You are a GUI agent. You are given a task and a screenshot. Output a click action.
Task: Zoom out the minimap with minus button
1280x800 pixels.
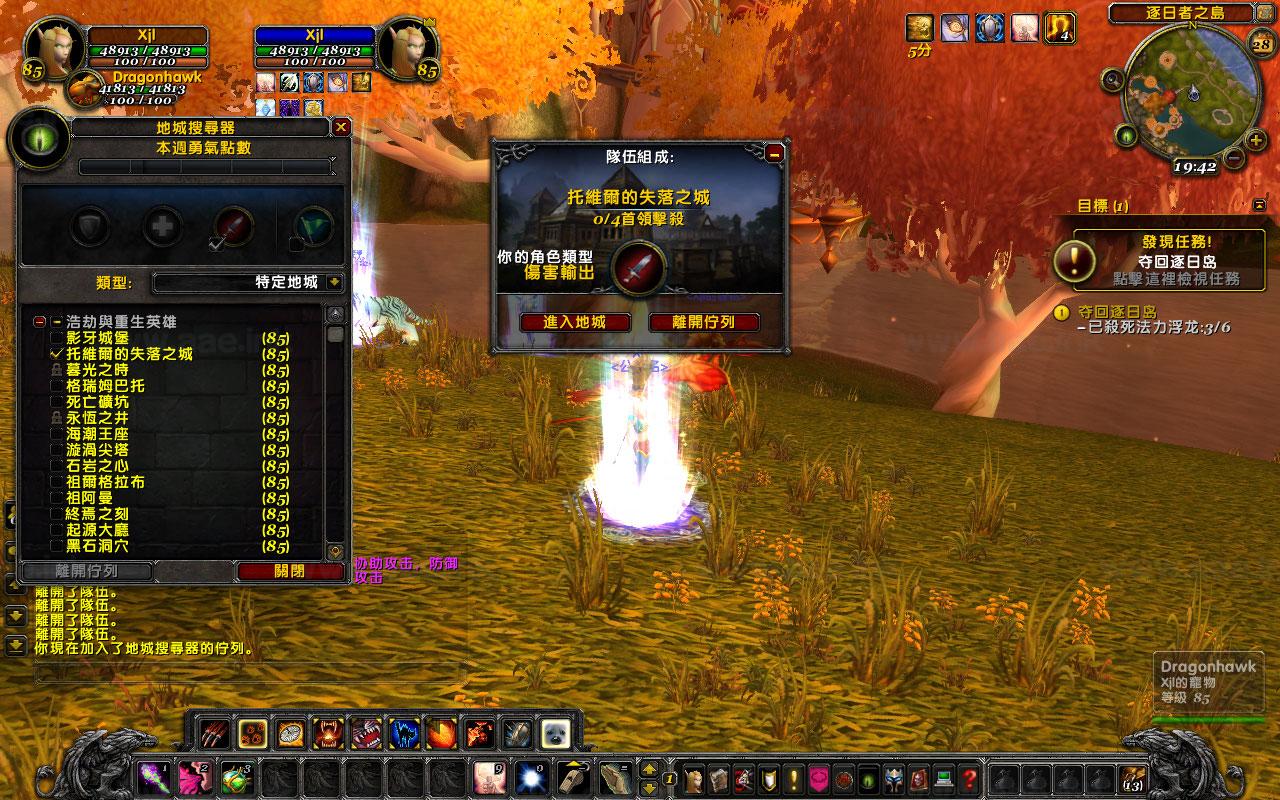(1233, 158)
